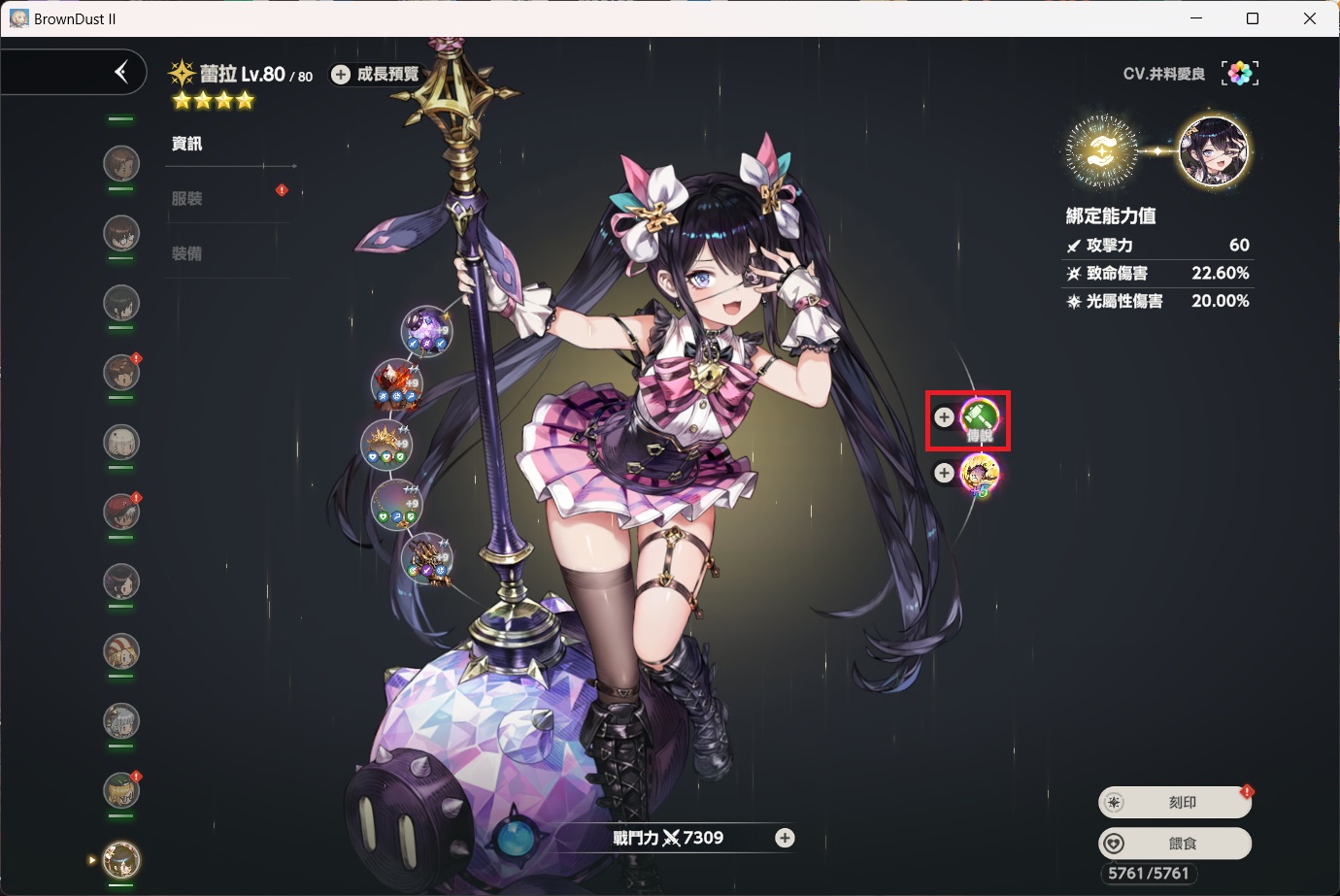Select the green hammer skill icon
Viewport: 1340px width, 896px height.
point(980,418)
